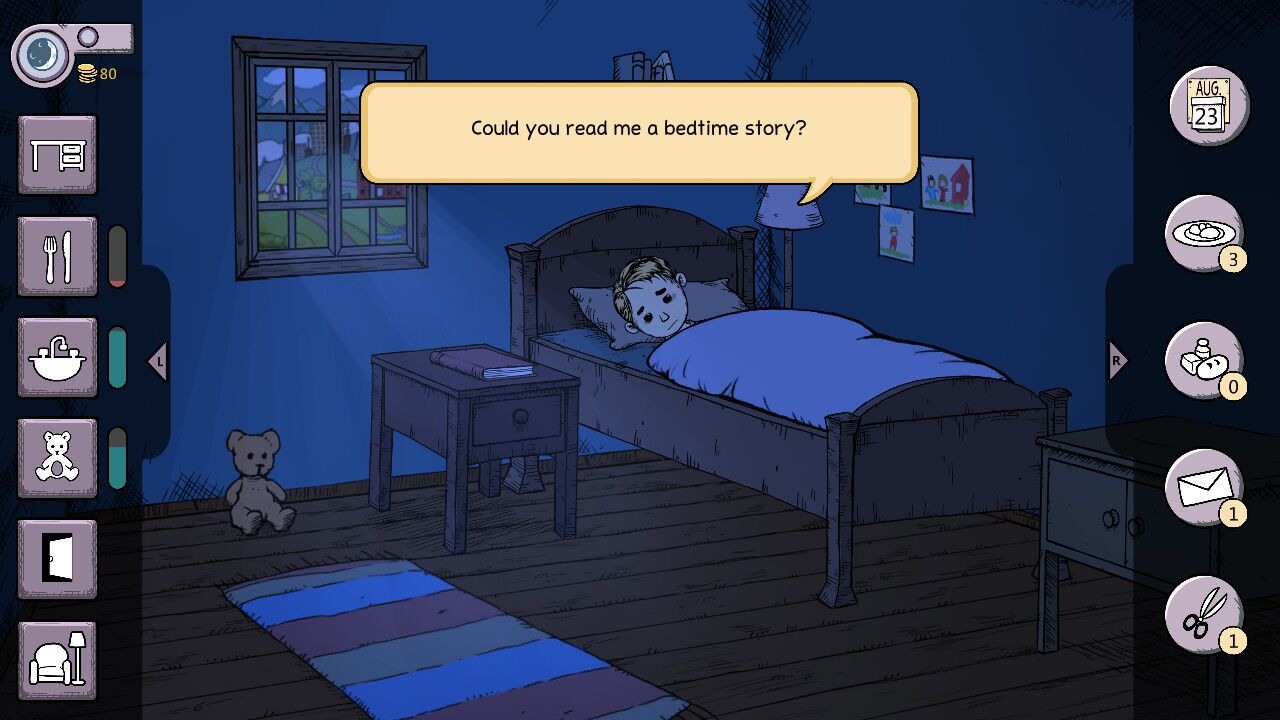Image resolution: width=1280 pixels, height=720 pixels.
Task: Open the envelope mail icon
Action: tap(1205, 487)
